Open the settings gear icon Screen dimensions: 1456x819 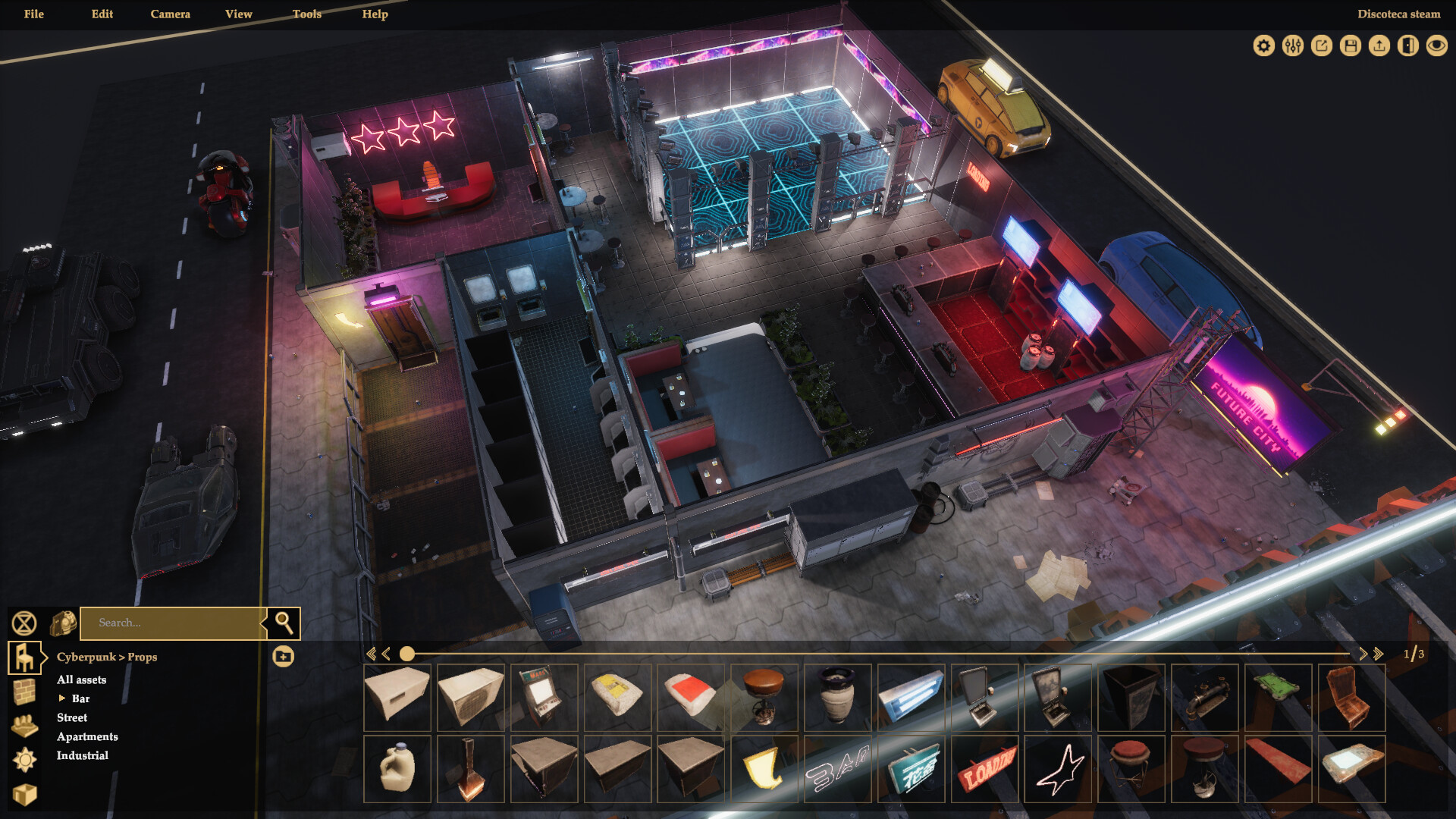(x=1263, y=45)
